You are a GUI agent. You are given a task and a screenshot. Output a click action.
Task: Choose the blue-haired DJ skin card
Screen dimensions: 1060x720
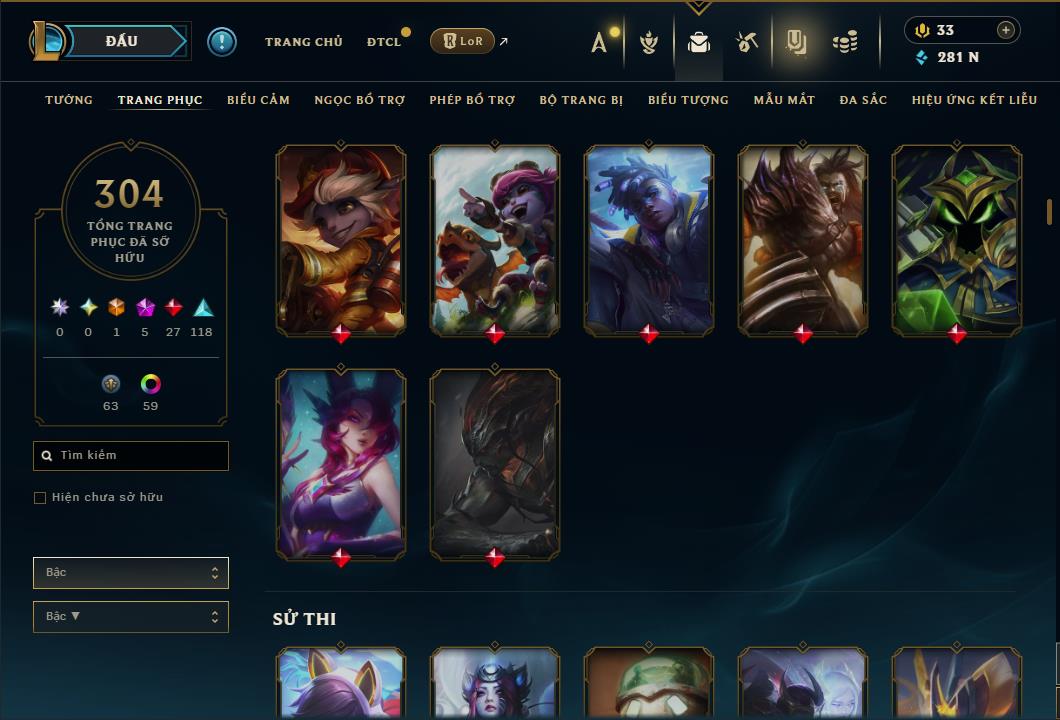(649, 239)
